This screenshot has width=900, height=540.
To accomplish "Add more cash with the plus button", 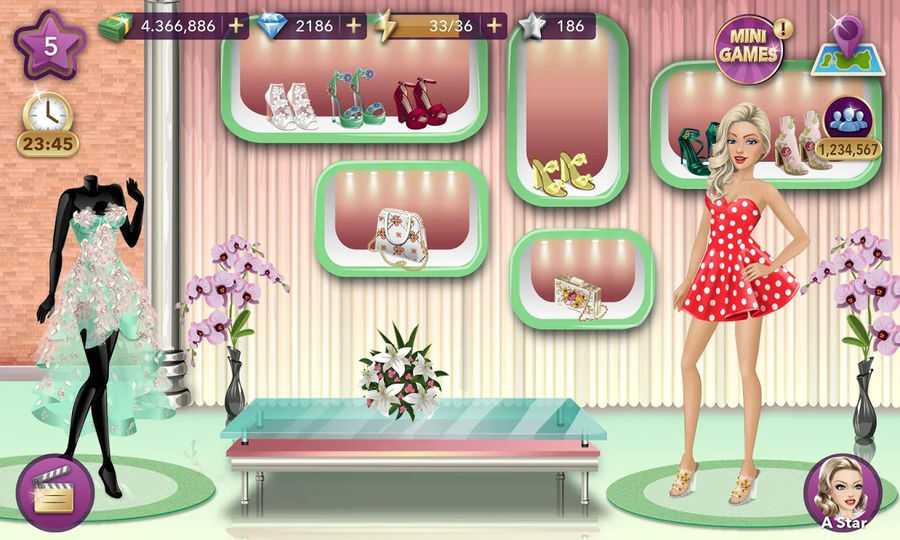I will 236,26.
